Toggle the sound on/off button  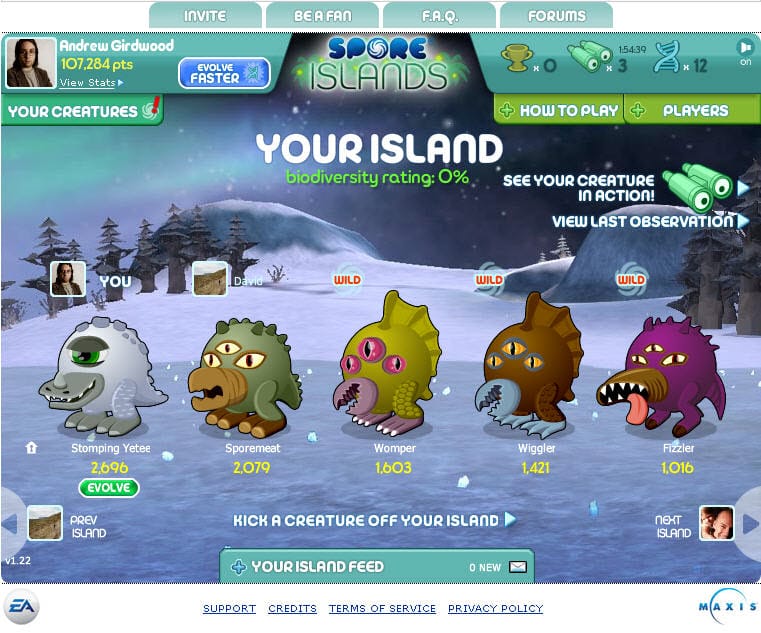[x=745, y=50]
